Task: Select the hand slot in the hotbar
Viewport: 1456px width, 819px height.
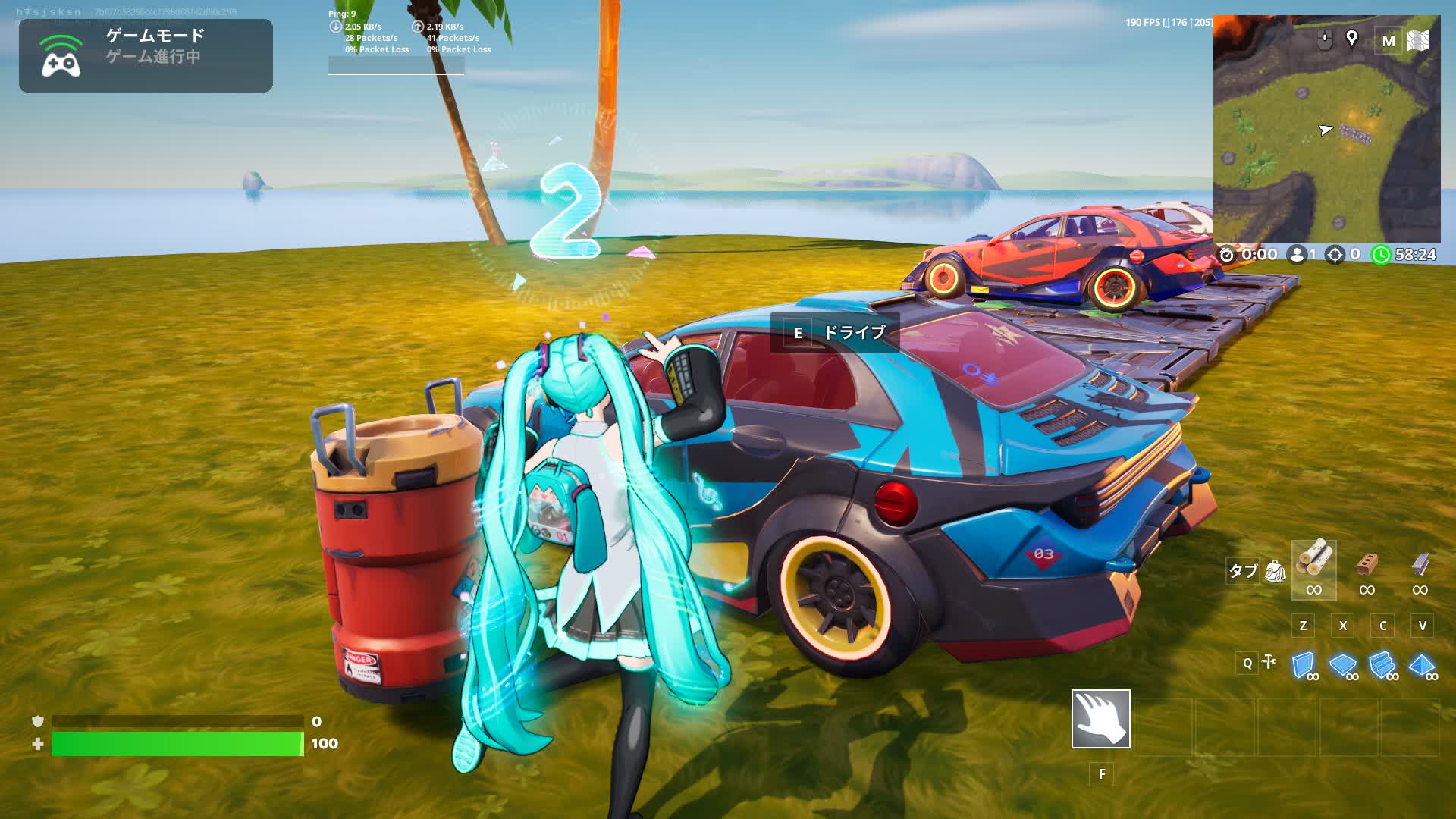Action: (x=1100, y=718)
